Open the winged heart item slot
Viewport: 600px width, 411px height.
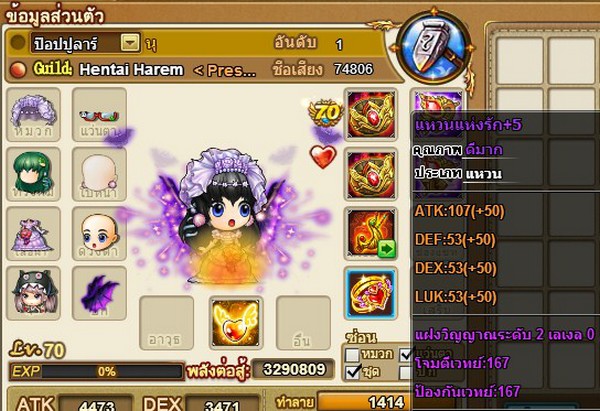(237, 320)
